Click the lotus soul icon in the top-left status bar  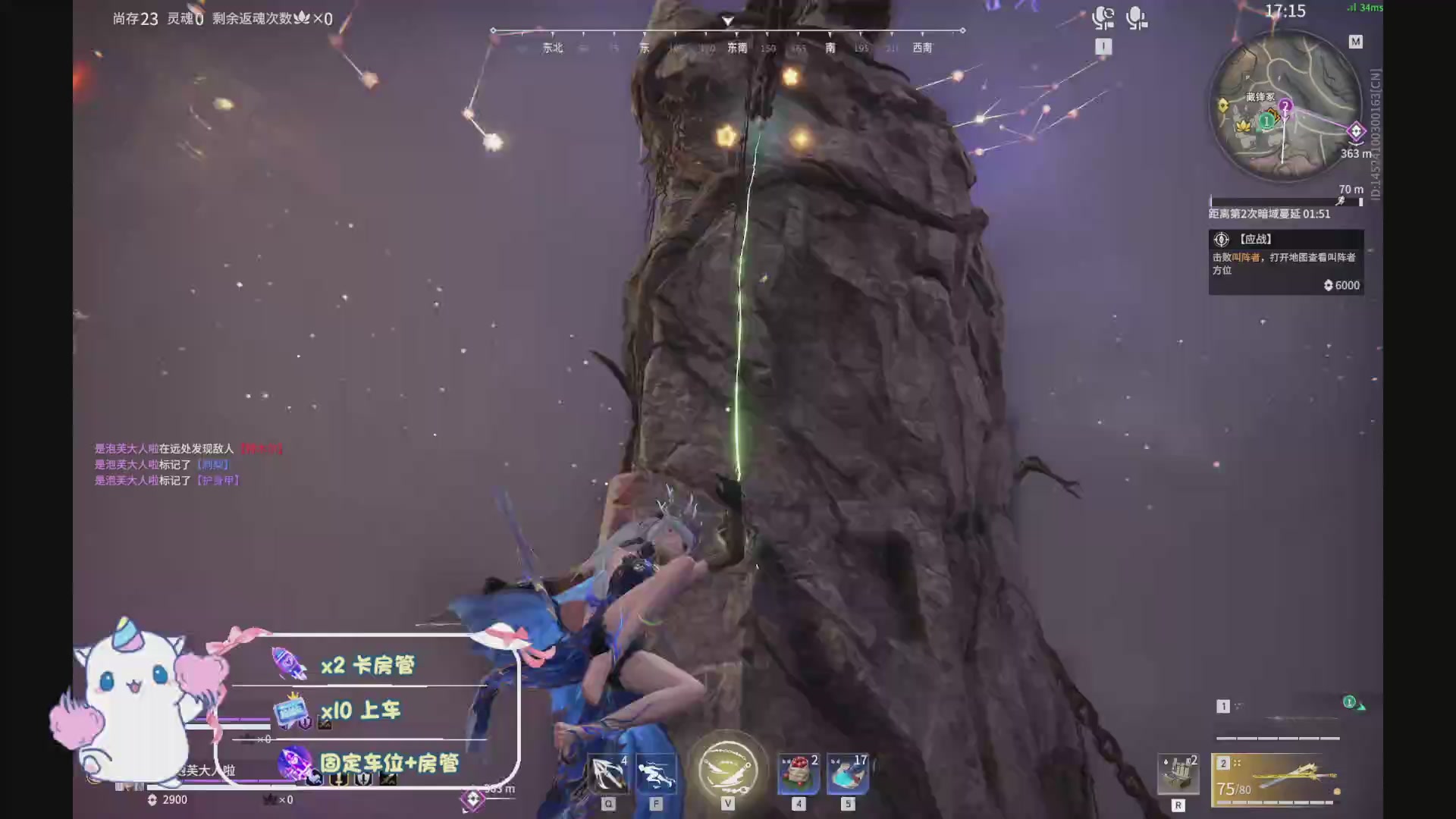tap(301, 19)
